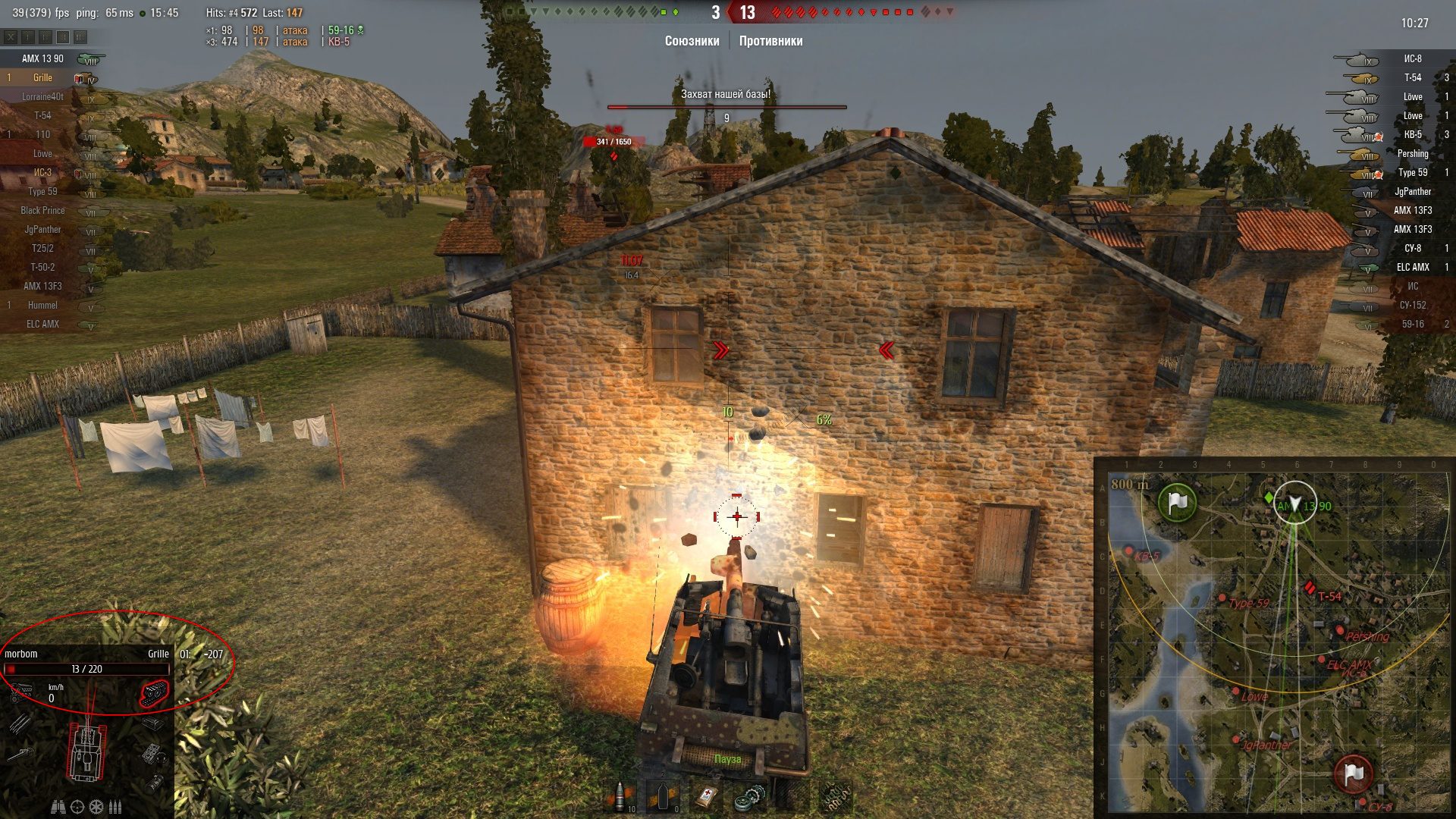This screenshot has height=819, width=1456.
Task: Switch to the Противники tab
Action: click(770, 41)
